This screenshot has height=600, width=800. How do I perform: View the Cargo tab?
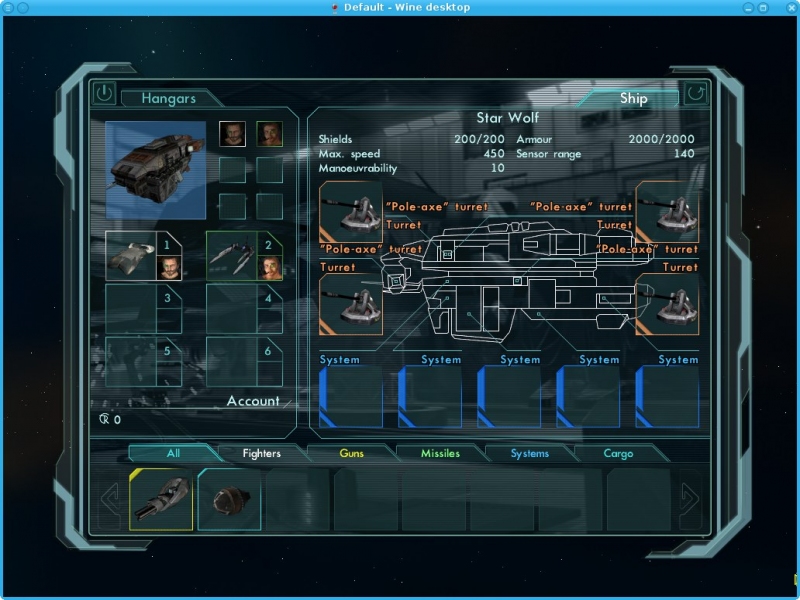click(x=618, y=453)
